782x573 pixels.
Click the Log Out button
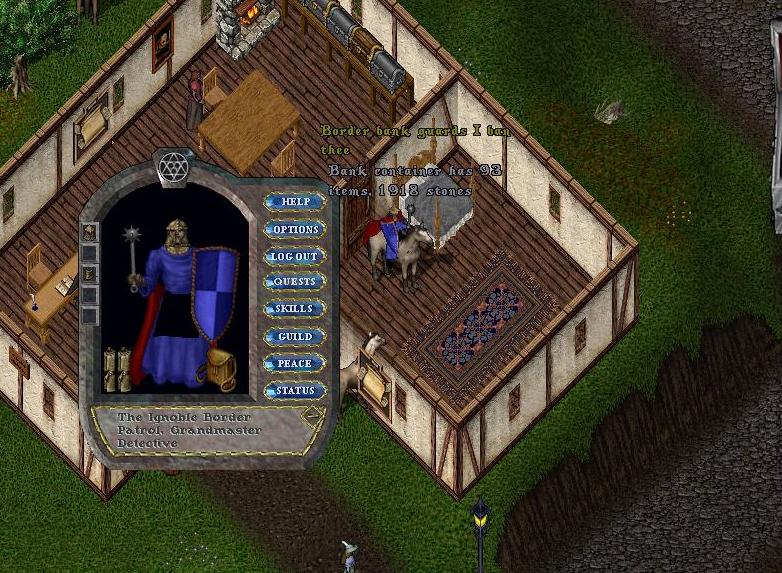click(295, 256)
